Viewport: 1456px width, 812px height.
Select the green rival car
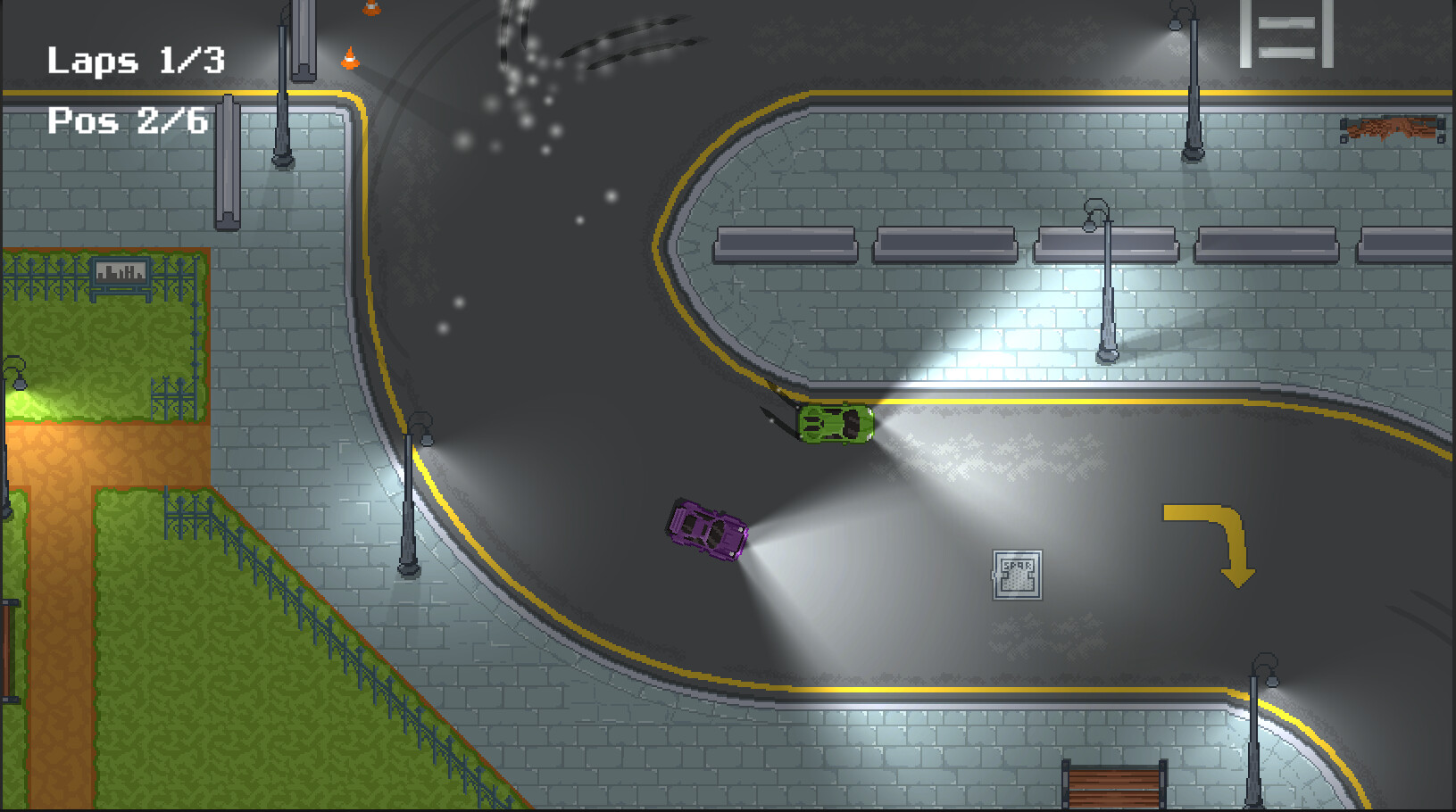[834, 423]
